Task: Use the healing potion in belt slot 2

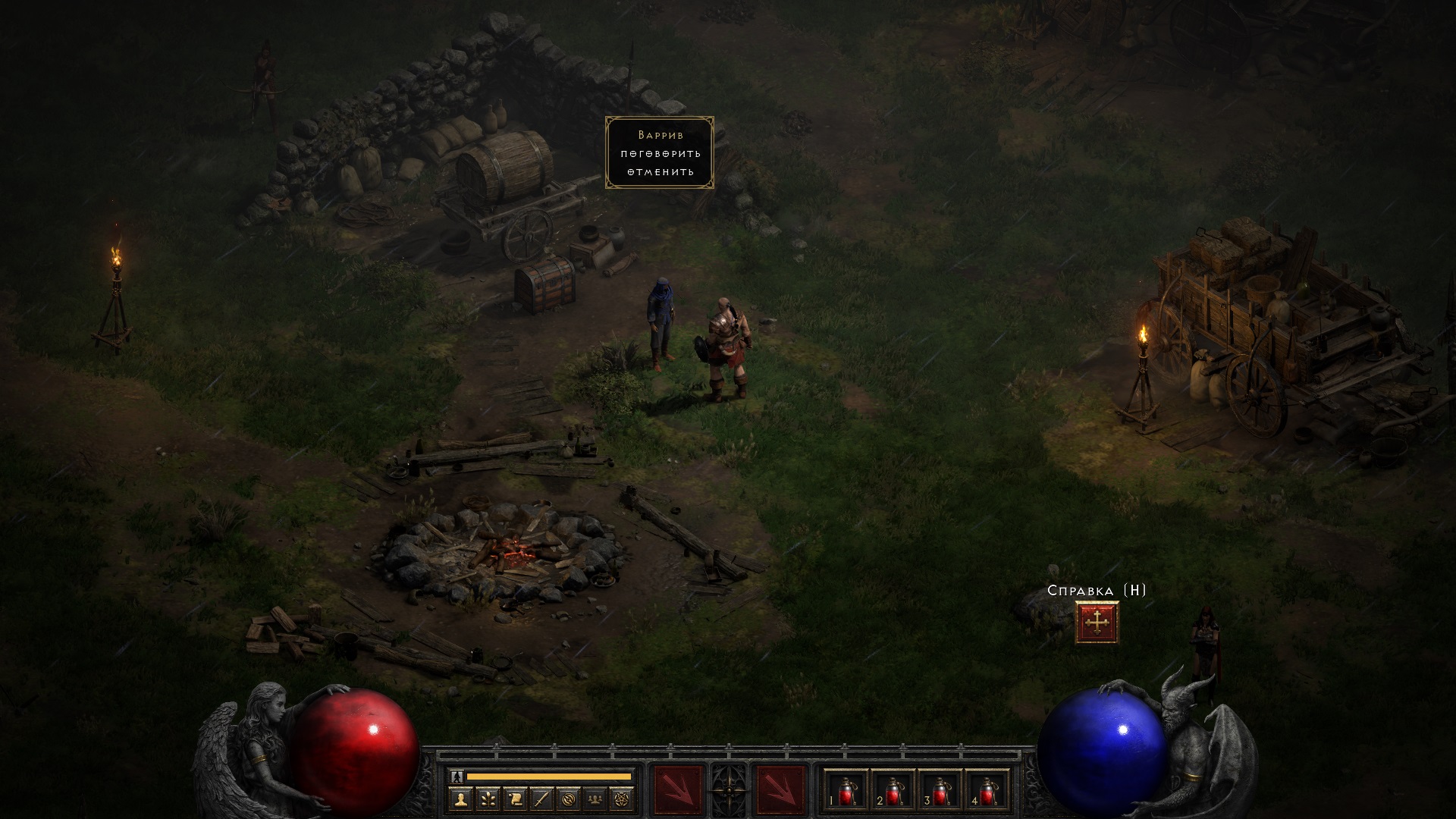Action: (893, 792)
